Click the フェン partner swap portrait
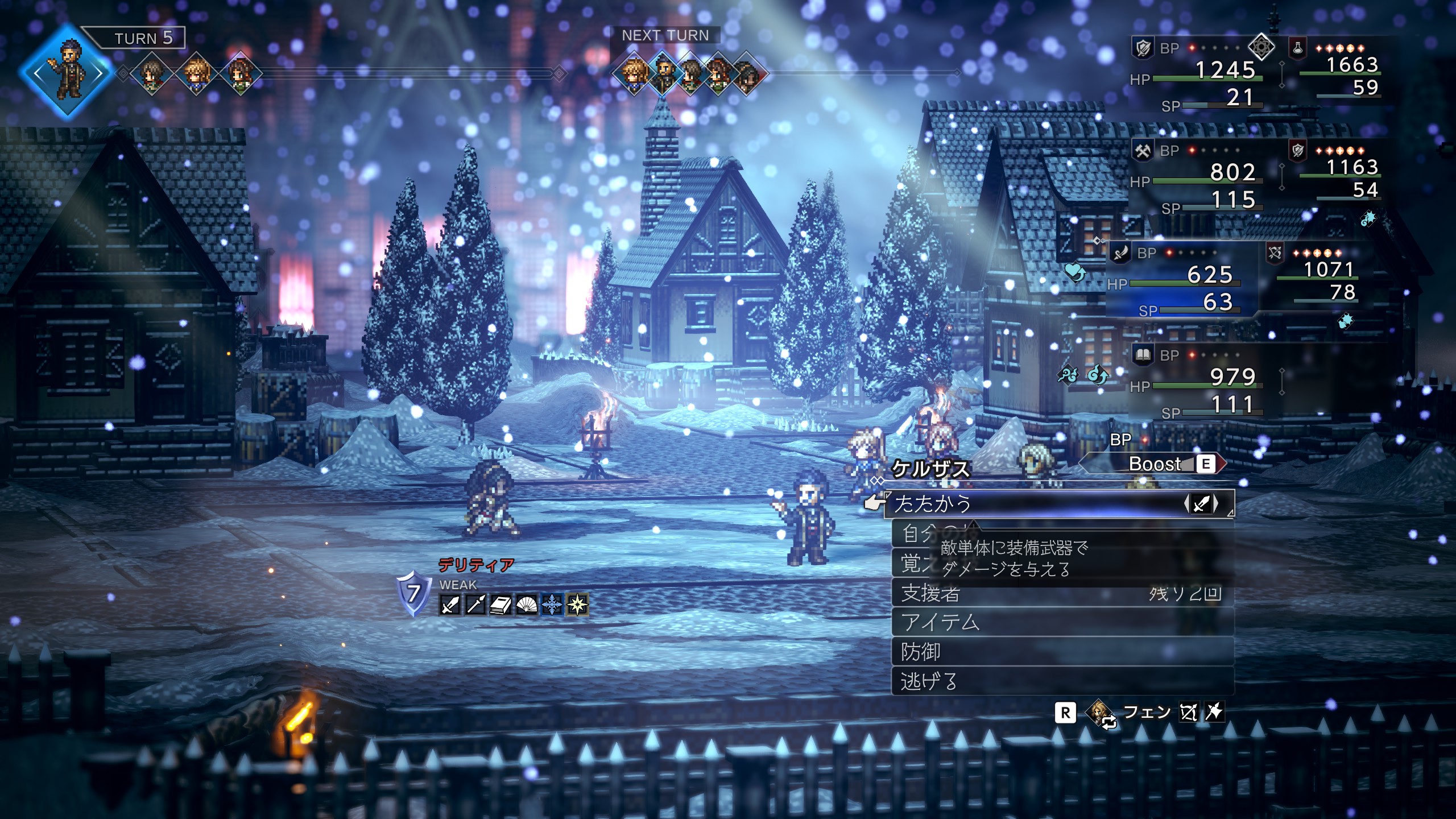The height and width of the screenshot is (819, 1456). point(1101,712)
